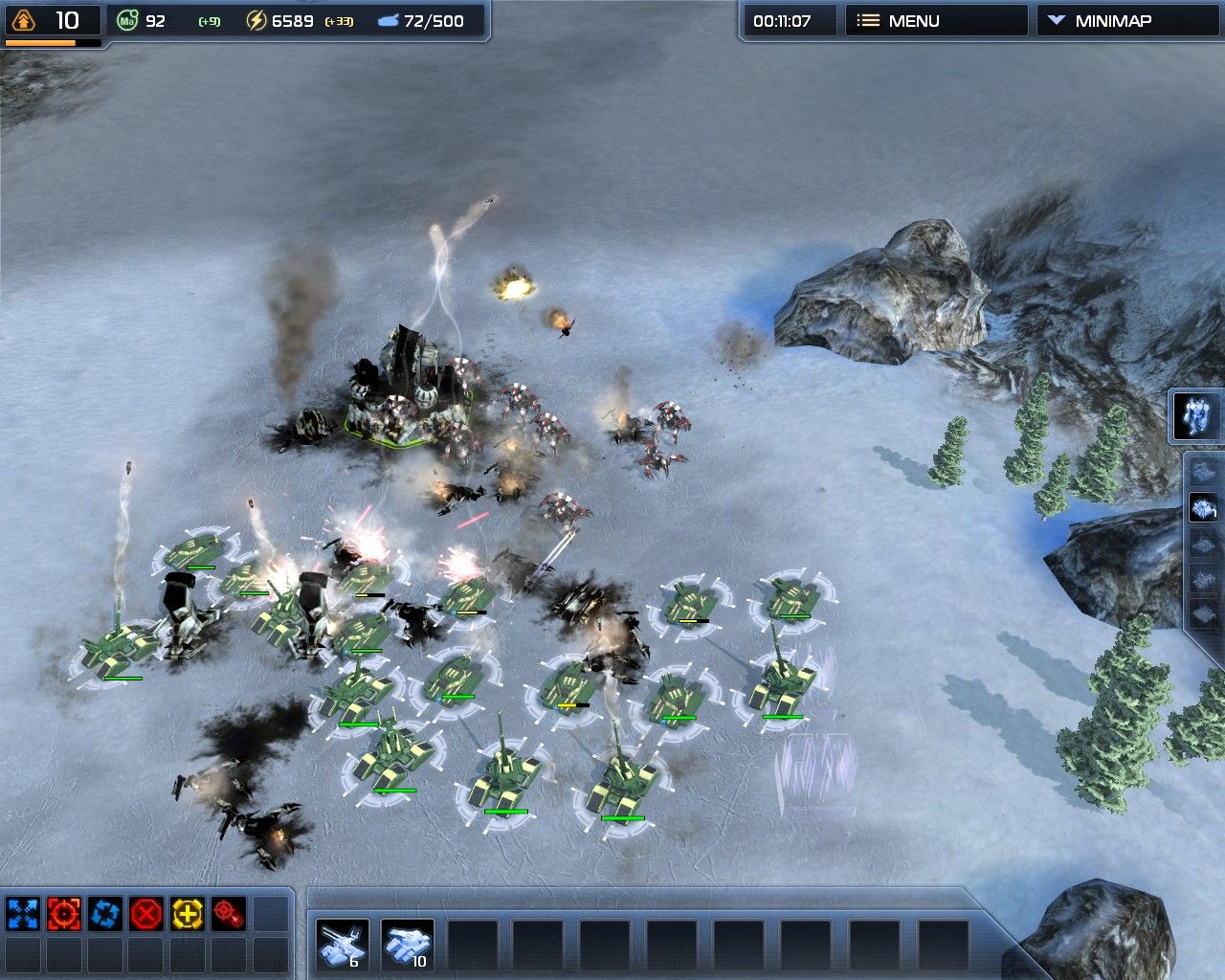Activate the blue Patrol arrows command

point(104,914)
